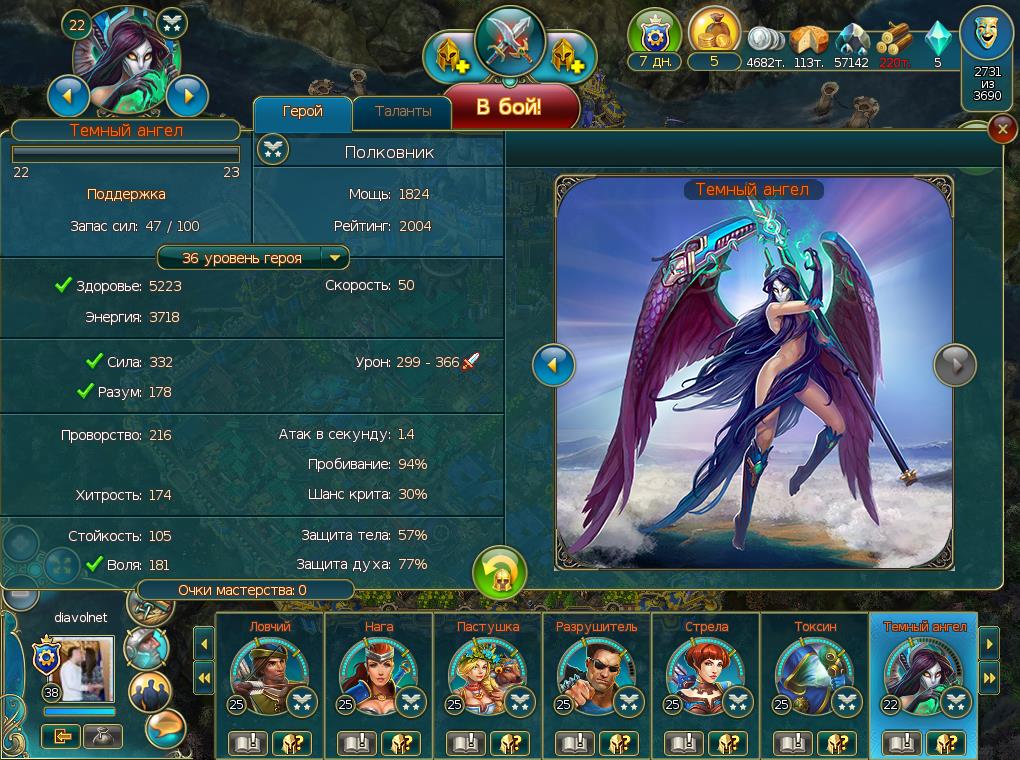Click the green helmet refresh button
1020x760 pixels.
pyautogui.click(x=499, y=573)
